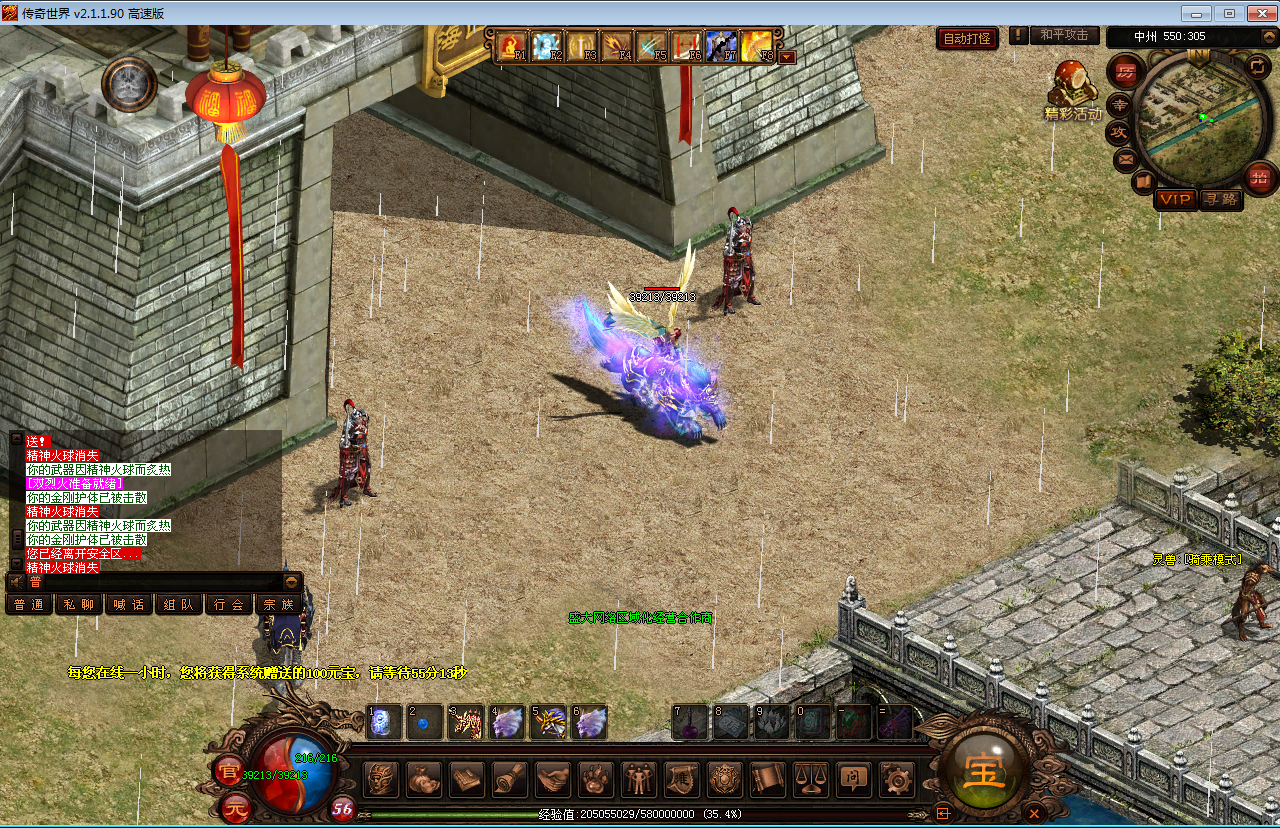
Task: Activate the 寻路 pathfinding button
Action: (x=1220, y=199)
